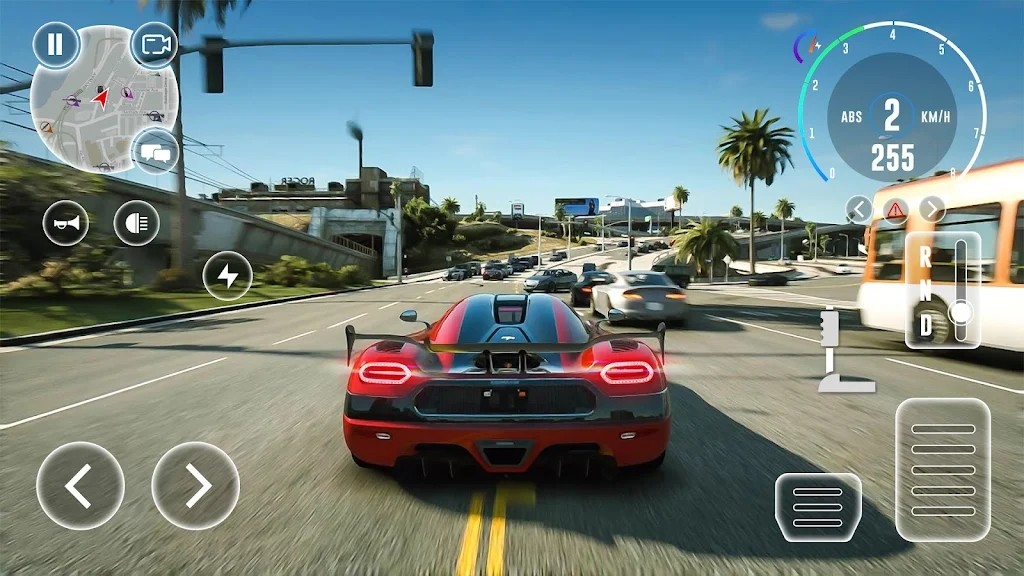1024x576 pixels.
Task: Toggle the hazard warning lights
Action: tap(895, 209)
